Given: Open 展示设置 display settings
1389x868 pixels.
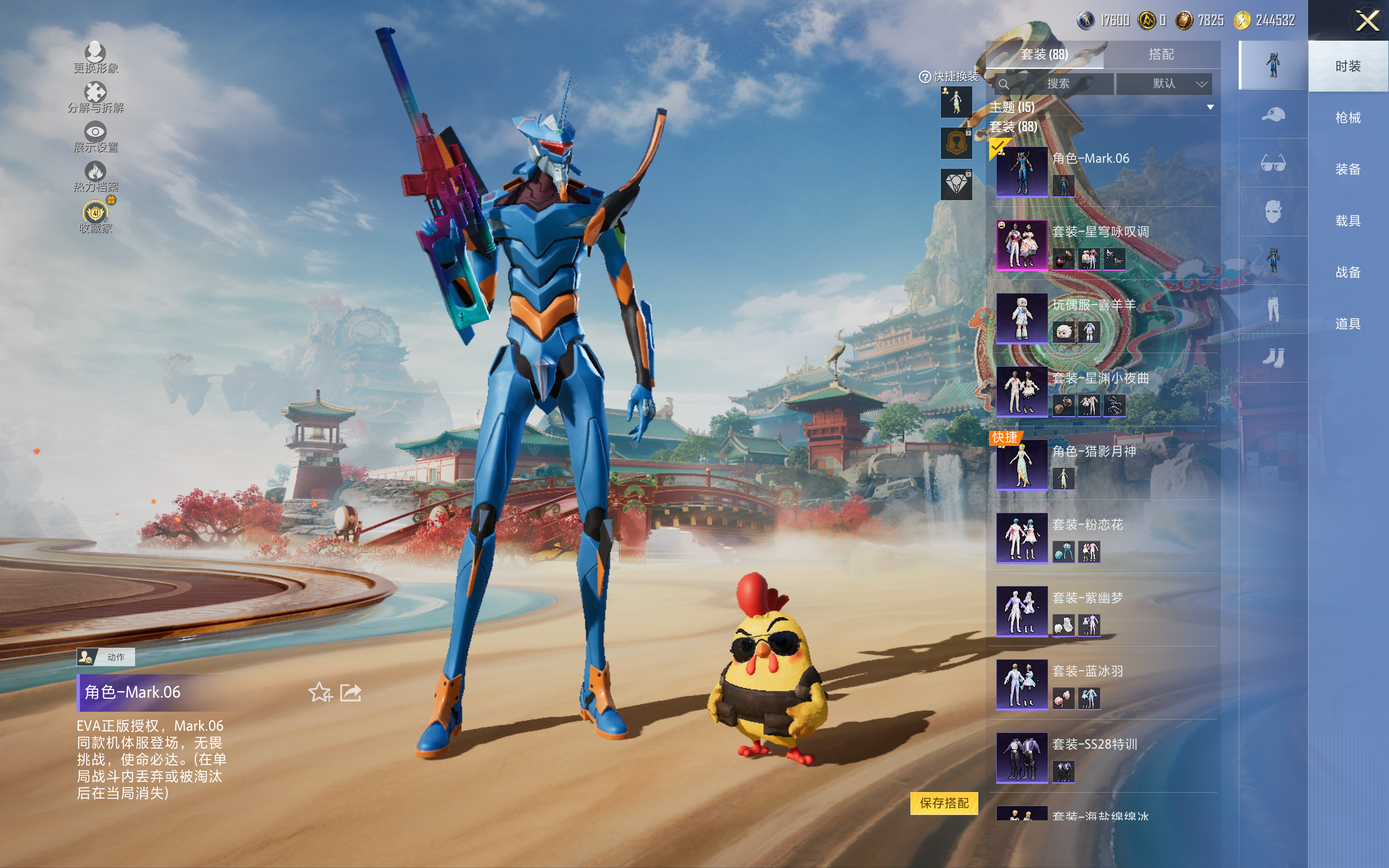Looking at the screenshot, I should click(95, 137).
